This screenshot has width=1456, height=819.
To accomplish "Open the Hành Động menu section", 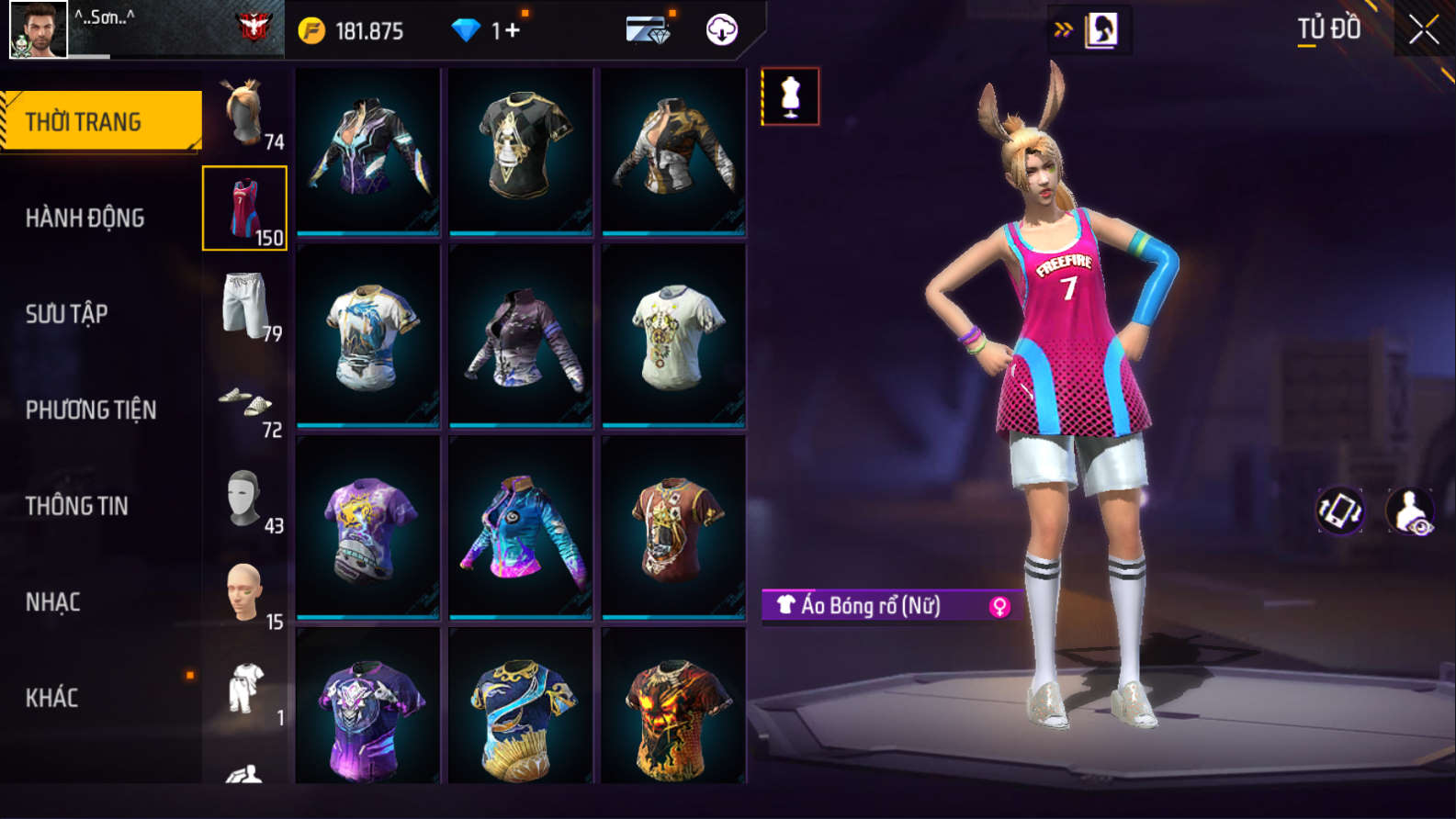I will 85,218.
